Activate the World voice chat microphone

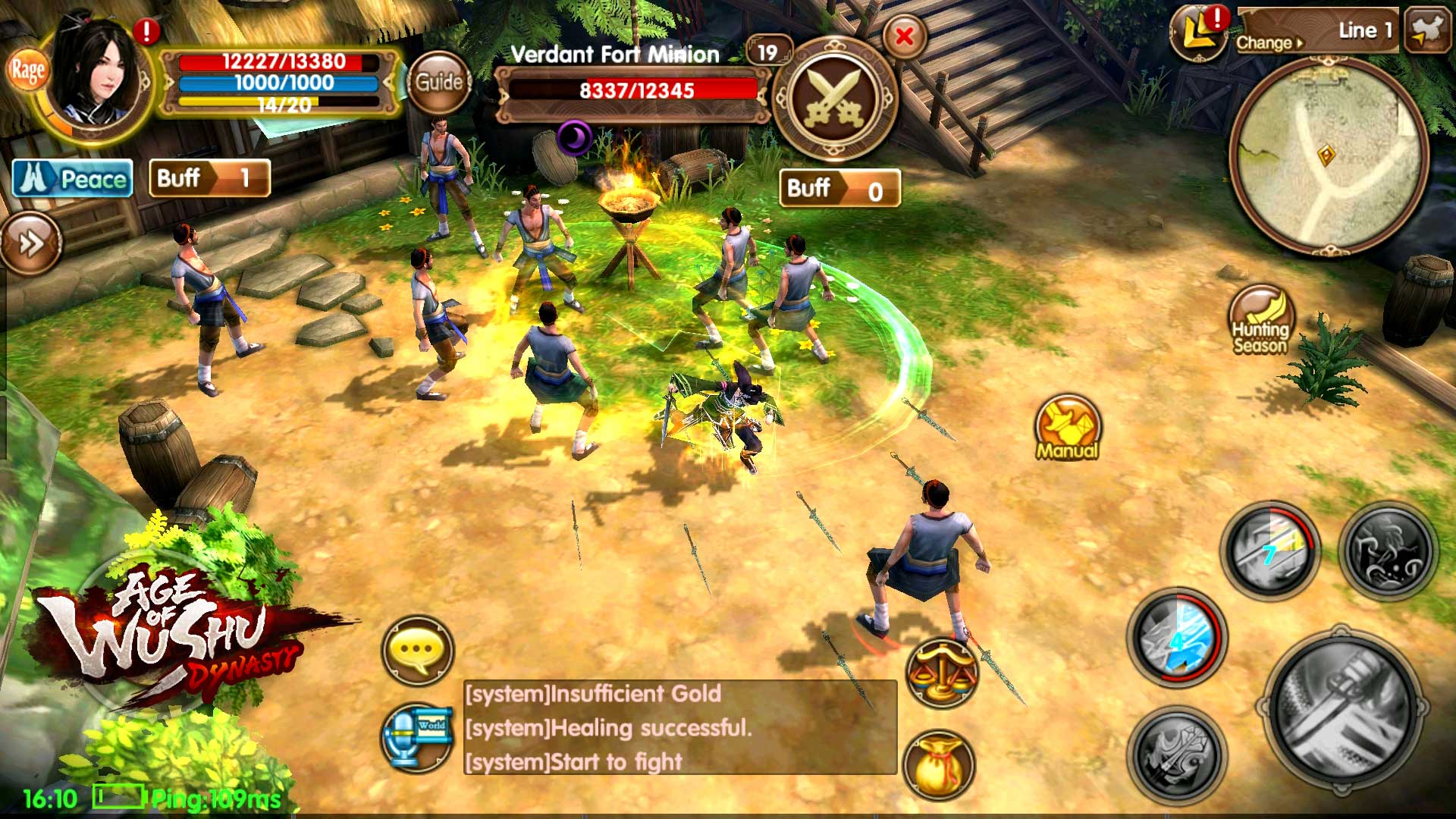[x=417, y=737]
